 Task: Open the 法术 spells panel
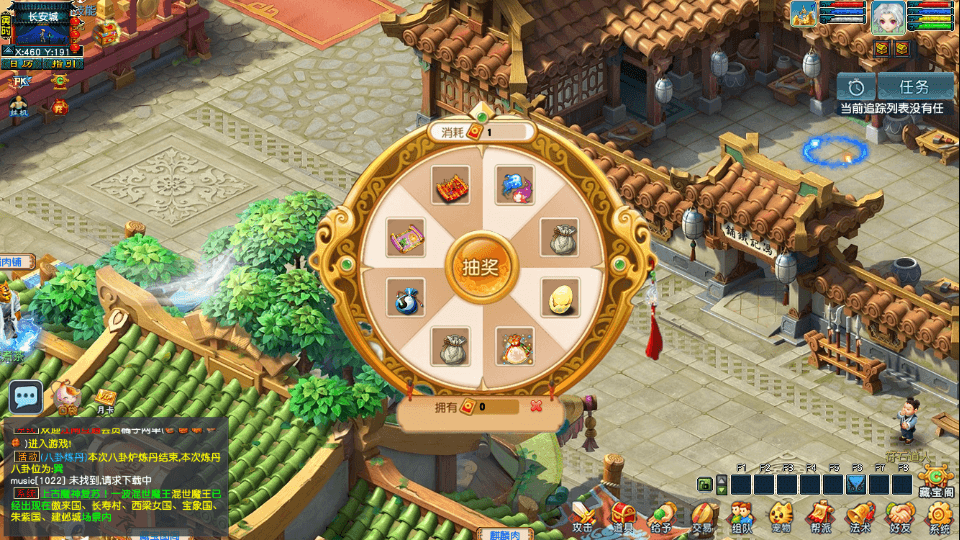pyautogui.click(x=860, y=516)
